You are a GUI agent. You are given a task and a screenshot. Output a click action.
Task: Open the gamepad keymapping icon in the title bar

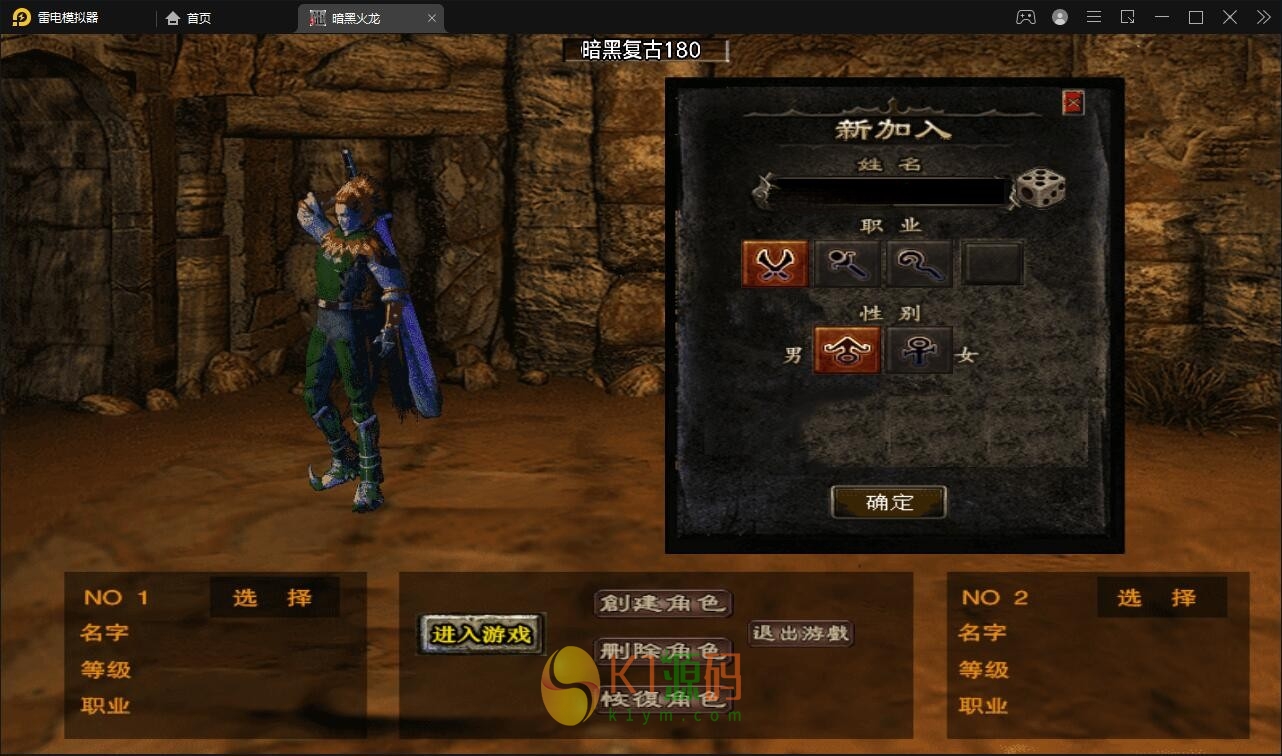tap(1025, 16)
